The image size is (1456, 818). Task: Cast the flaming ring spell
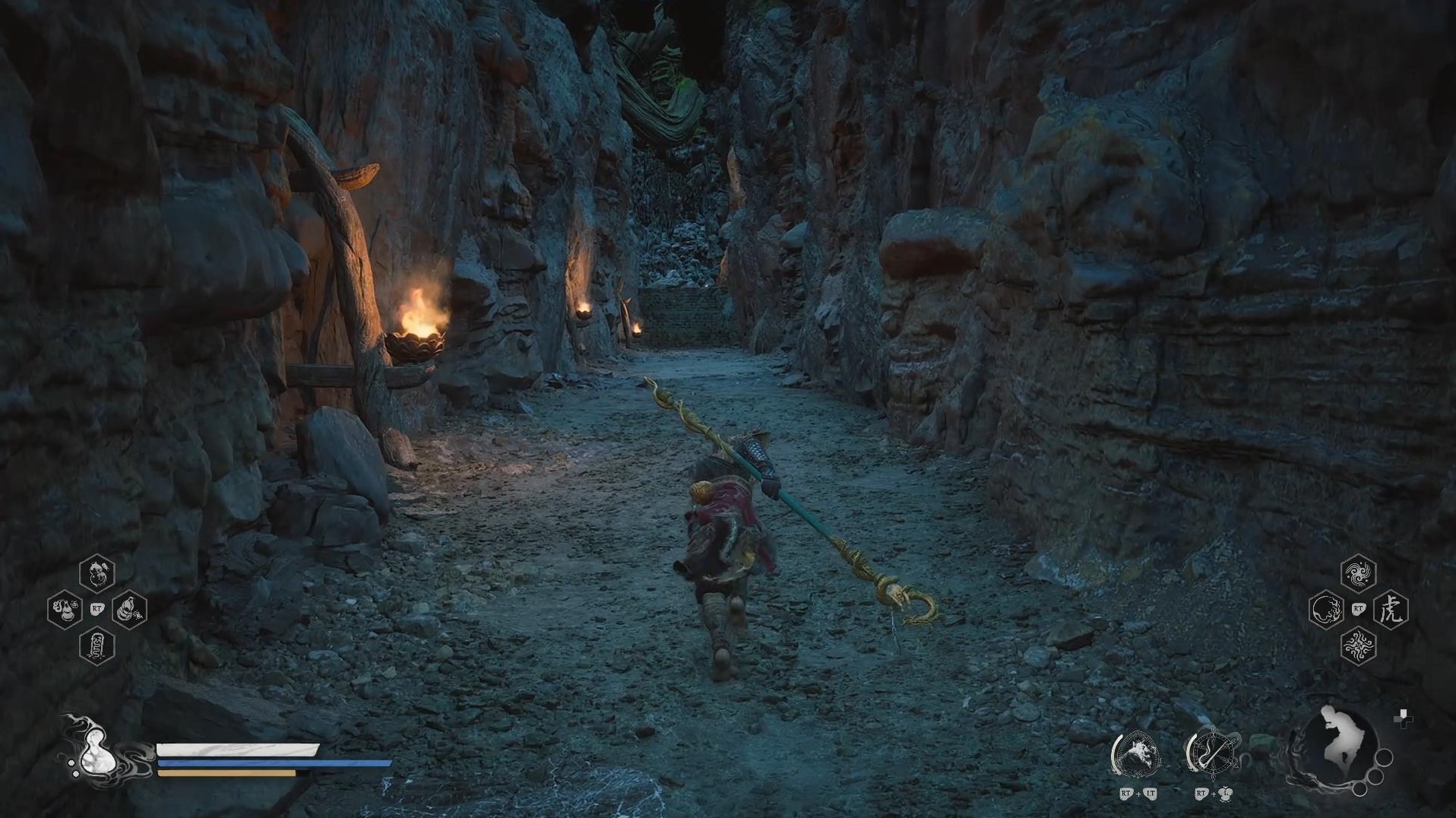click(x=1326, y=610)
